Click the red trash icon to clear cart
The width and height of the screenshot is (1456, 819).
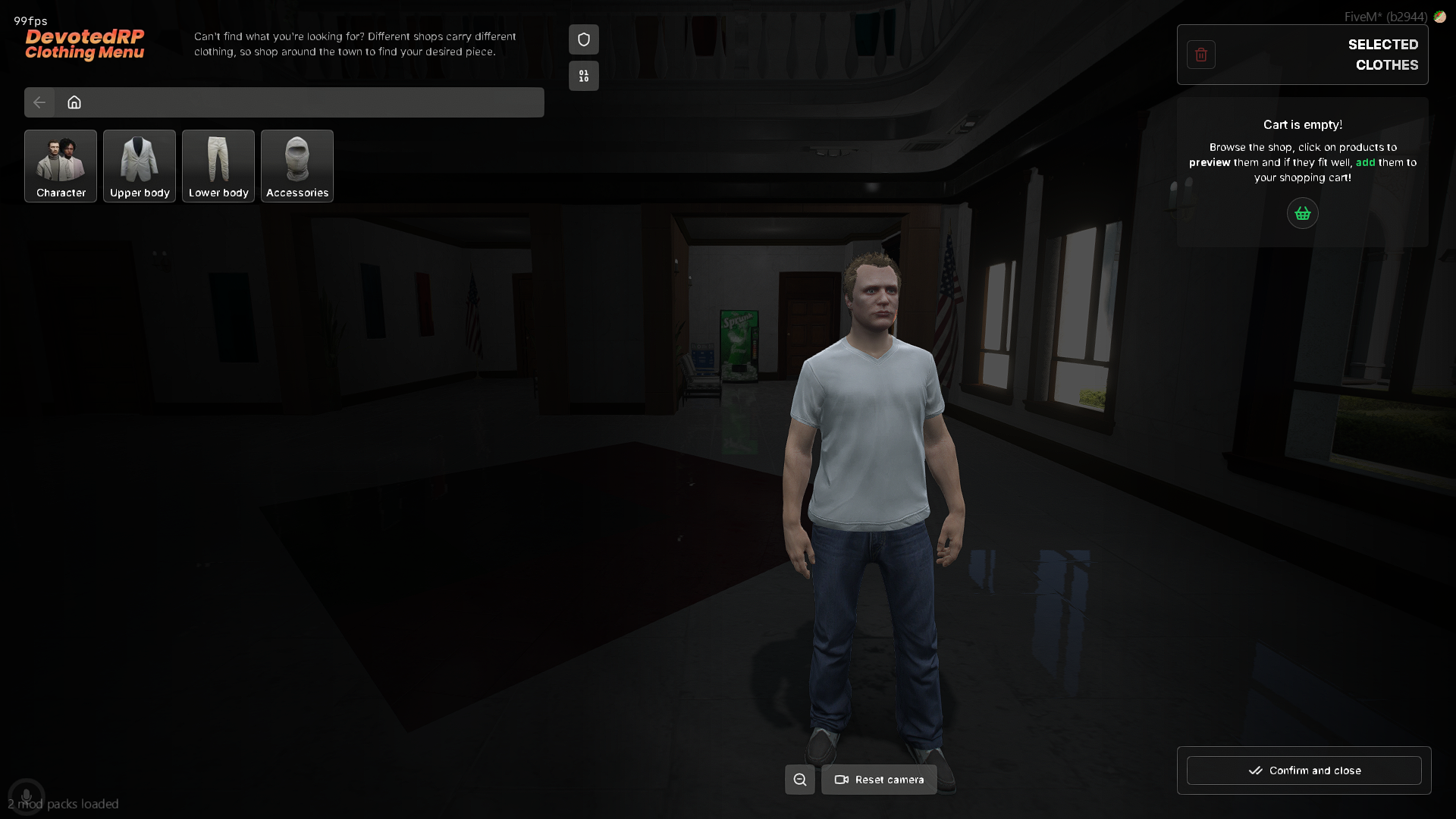coord(1200,54)
